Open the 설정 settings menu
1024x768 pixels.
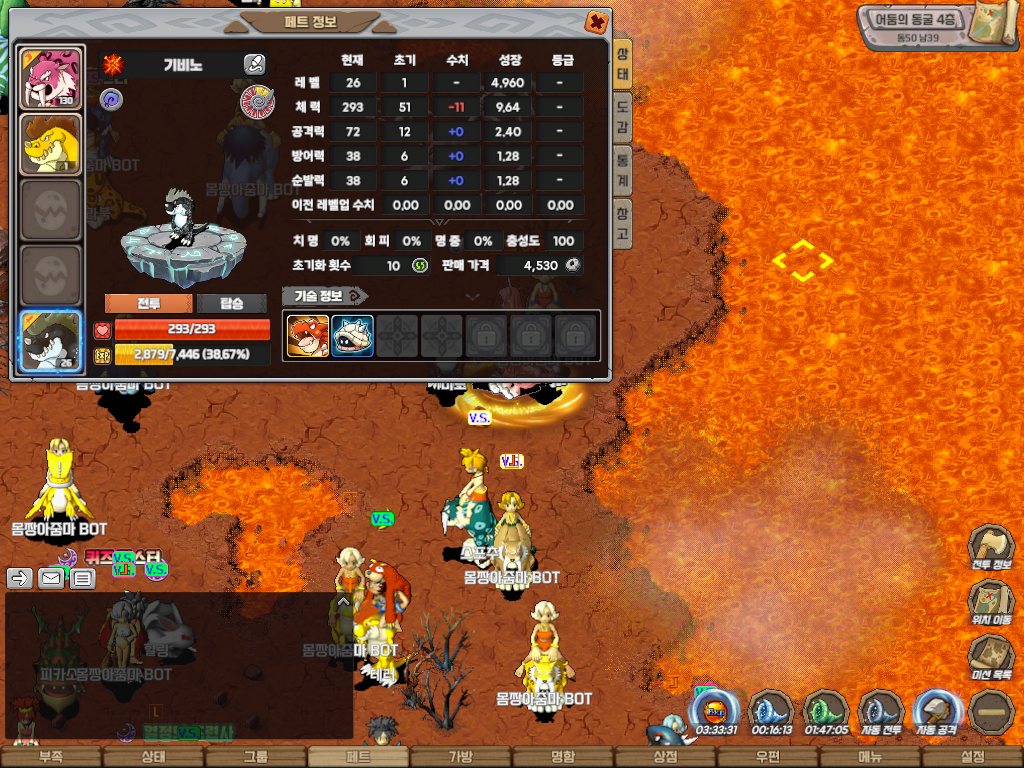[972, 757]
